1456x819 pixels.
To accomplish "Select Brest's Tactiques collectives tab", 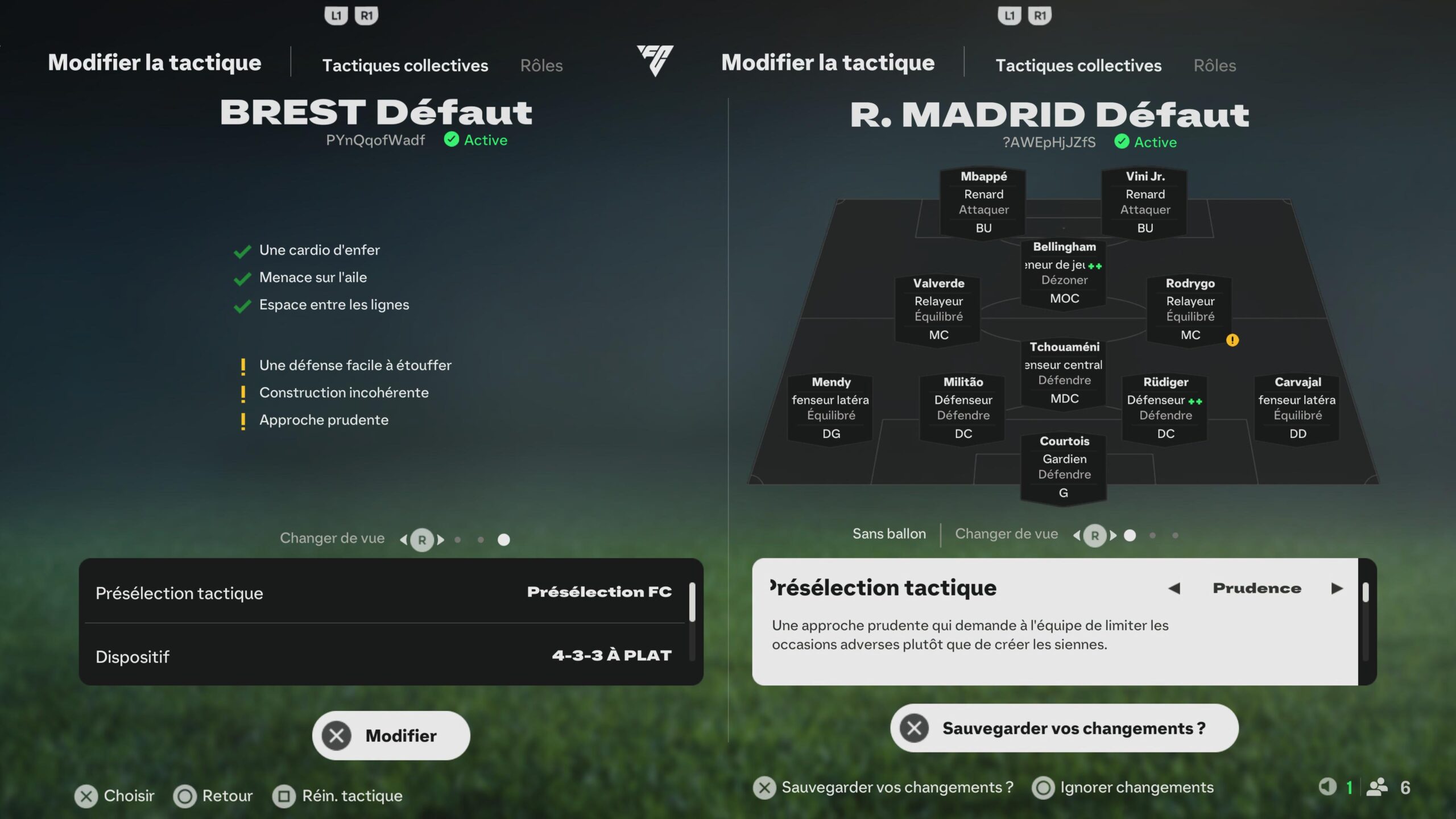I will (x=405, y=65).
